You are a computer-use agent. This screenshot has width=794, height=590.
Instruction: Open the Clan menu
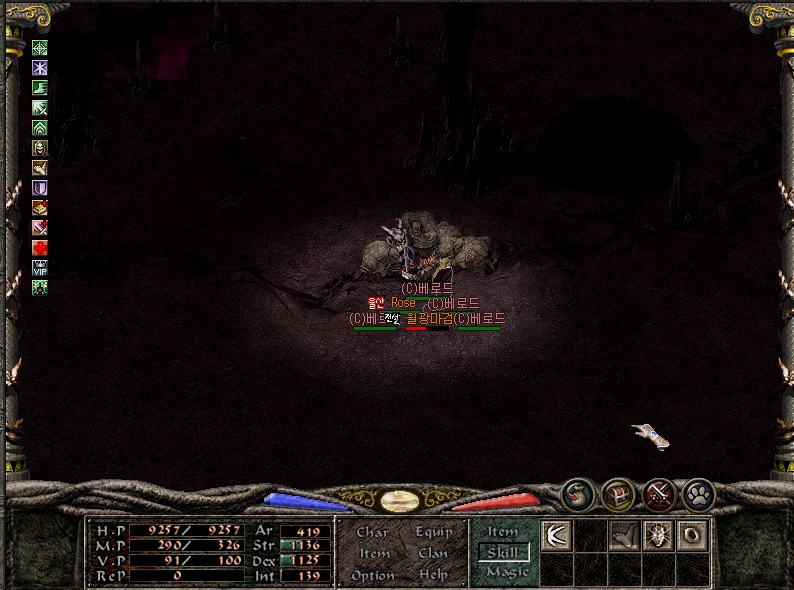[x=433, y=553]
